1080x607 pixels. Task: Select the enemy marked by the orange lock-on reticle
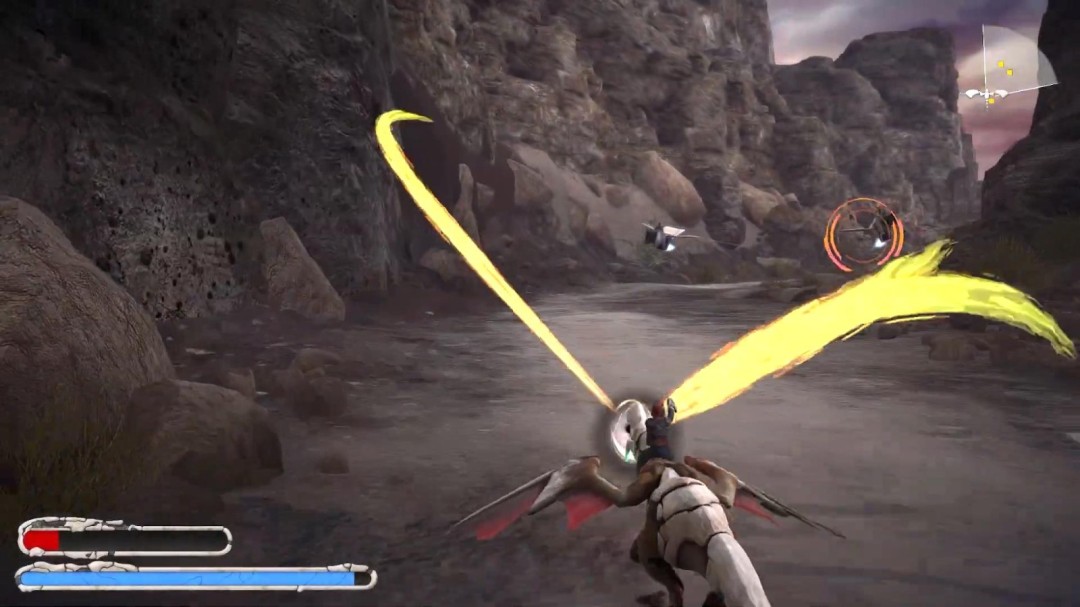pos(864,234)
